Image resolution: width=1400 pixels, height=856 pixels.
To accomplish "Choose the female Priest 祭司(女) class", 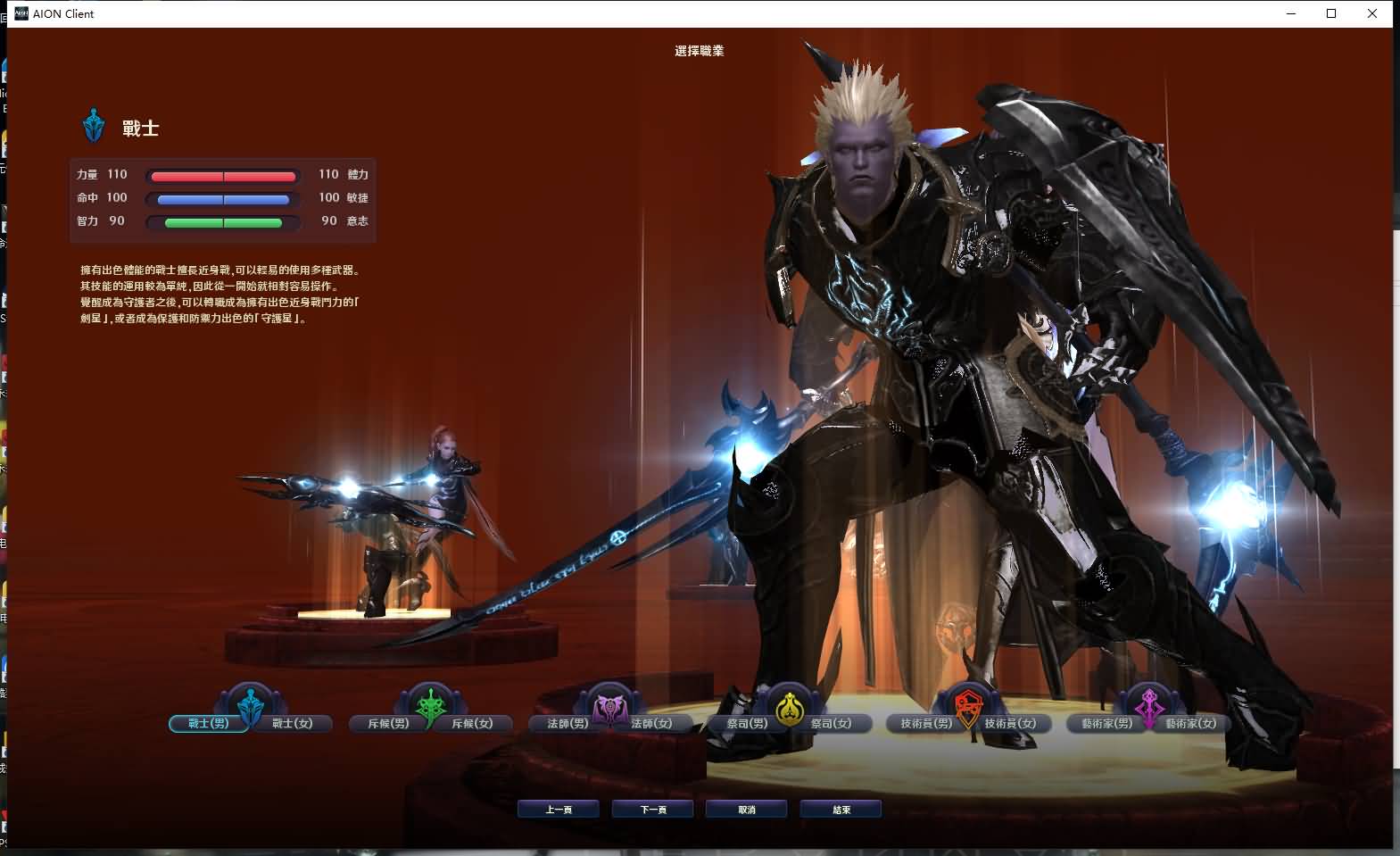I will point(832,723).
